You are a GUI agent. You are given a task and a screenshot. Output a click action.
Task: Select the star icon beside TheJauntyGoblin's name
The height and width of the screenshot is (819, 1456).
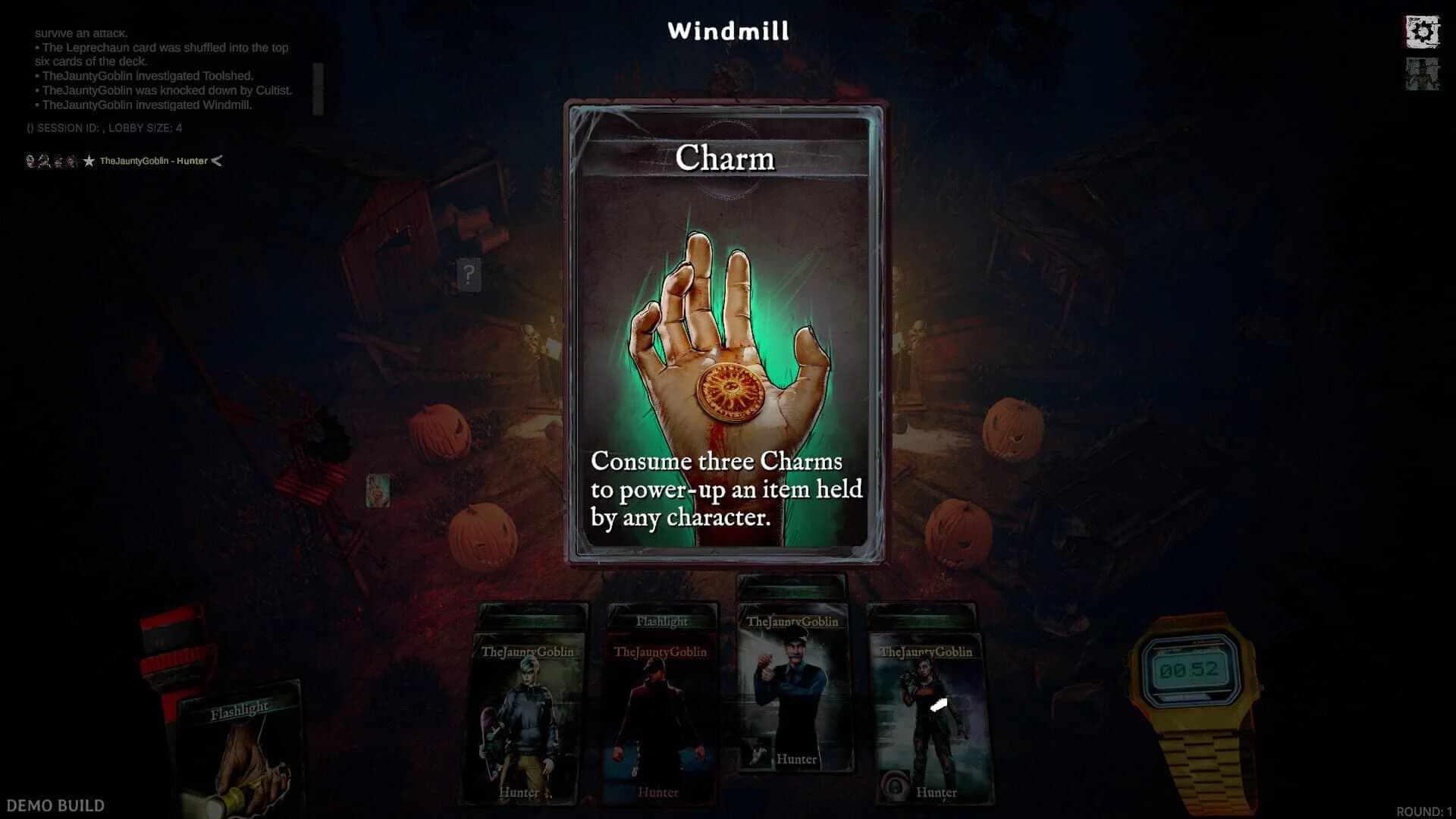coord(90,160)
